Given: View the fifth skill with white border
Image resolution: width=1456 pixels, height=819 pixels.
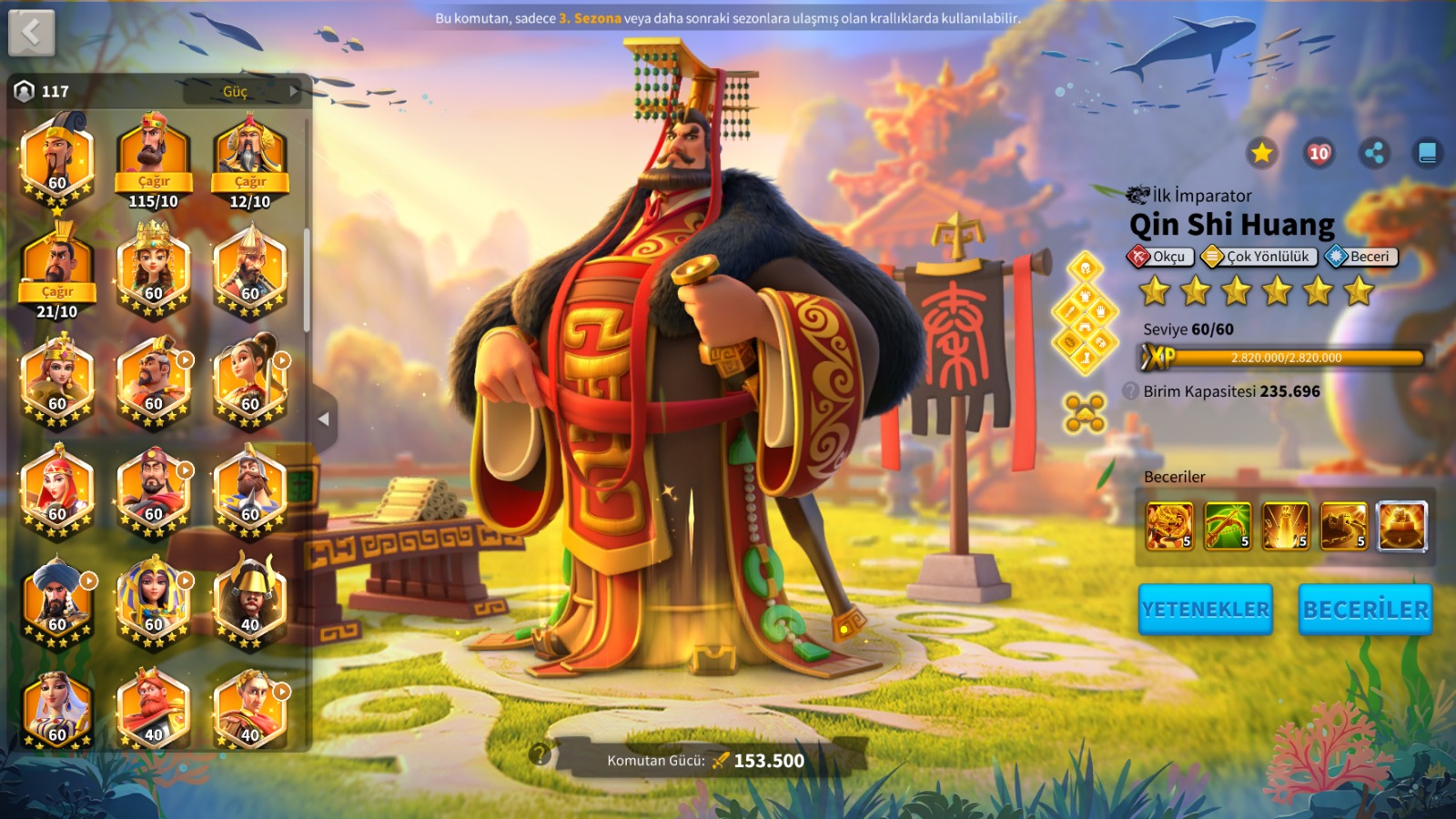Looking at the screenshot, I should [1401, 525].
